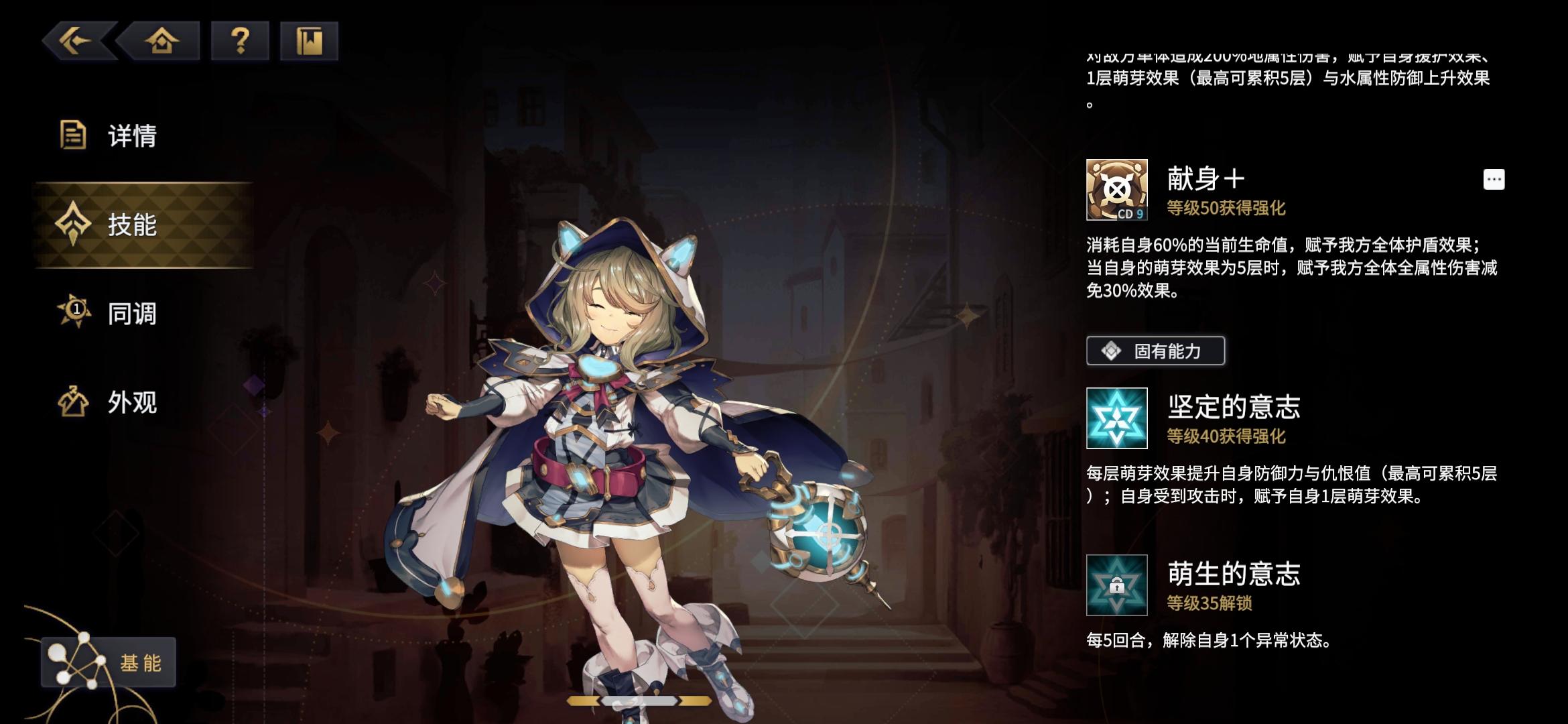1568x724 pixels.
Task: Tap the 坚定的意志 passive ability icon
Action: pyautogui.click(x=1118, y=419)
